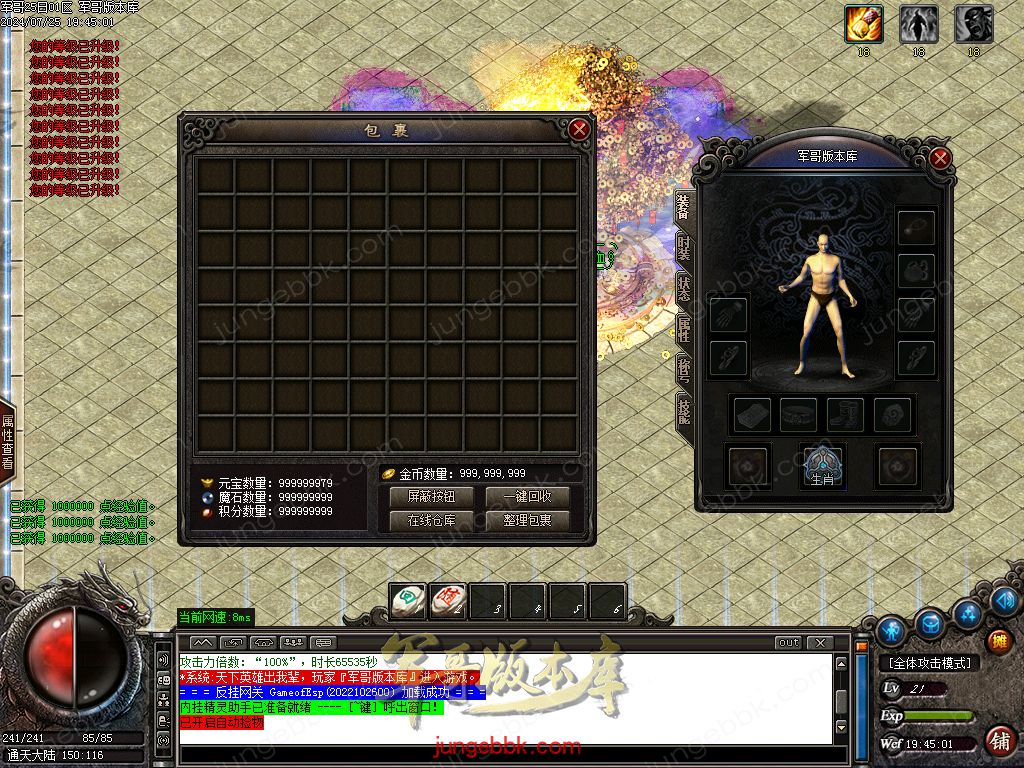The width and height of the screenshot is (1024, 768).
Task: Use the green tile in hotbar slot one
Action: [407, 601]
